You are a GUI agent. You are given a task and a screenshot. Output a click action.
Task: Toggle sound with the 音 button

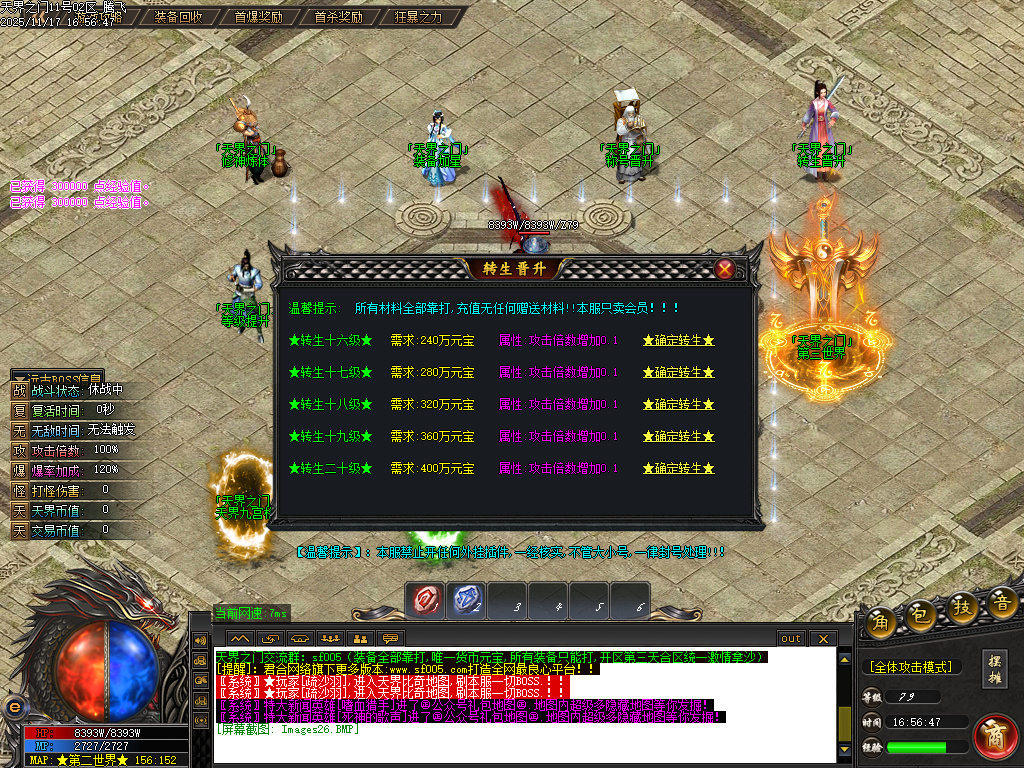click(1002, 602)
